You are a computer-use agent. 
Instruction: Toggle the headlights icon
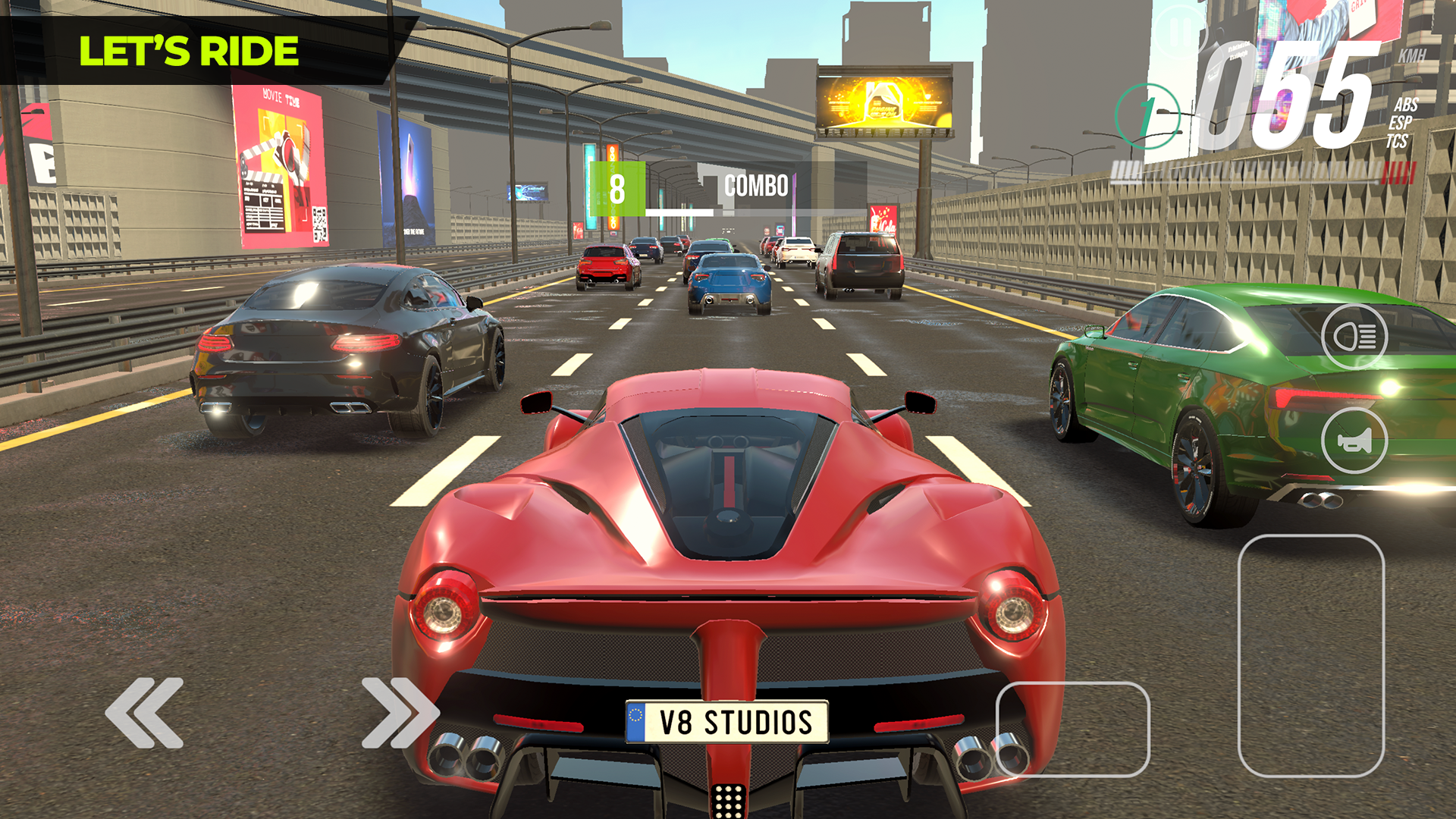tap(1354, 337)
